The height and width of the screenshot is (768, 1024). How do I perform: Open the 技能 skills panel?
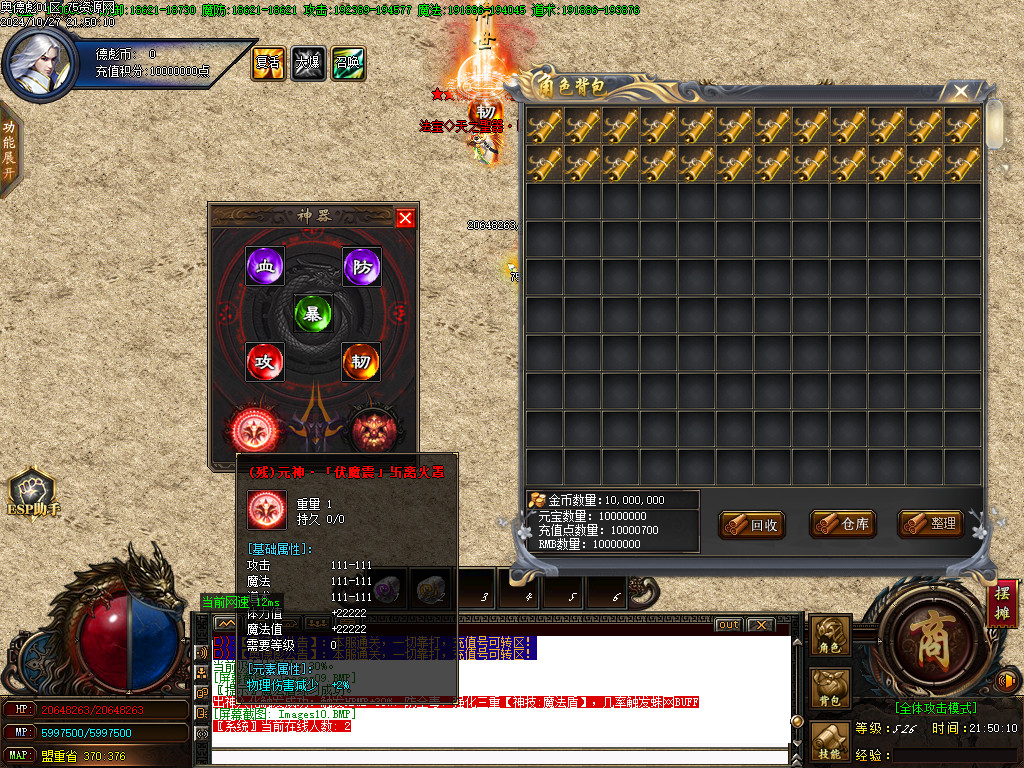(831, 745)
